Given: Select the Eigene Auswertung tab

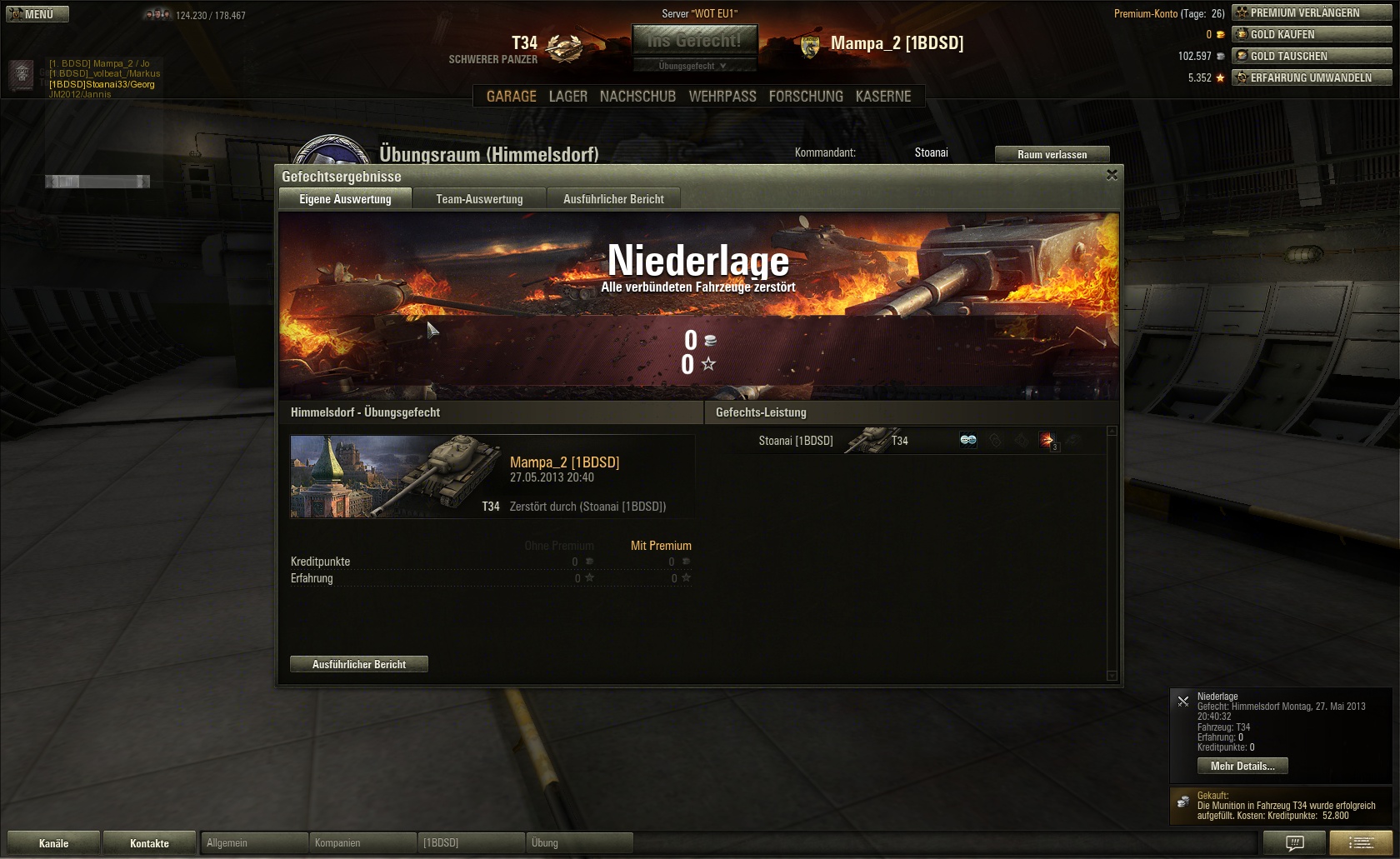Looking at the screenshot, I should tap(345, 199).
